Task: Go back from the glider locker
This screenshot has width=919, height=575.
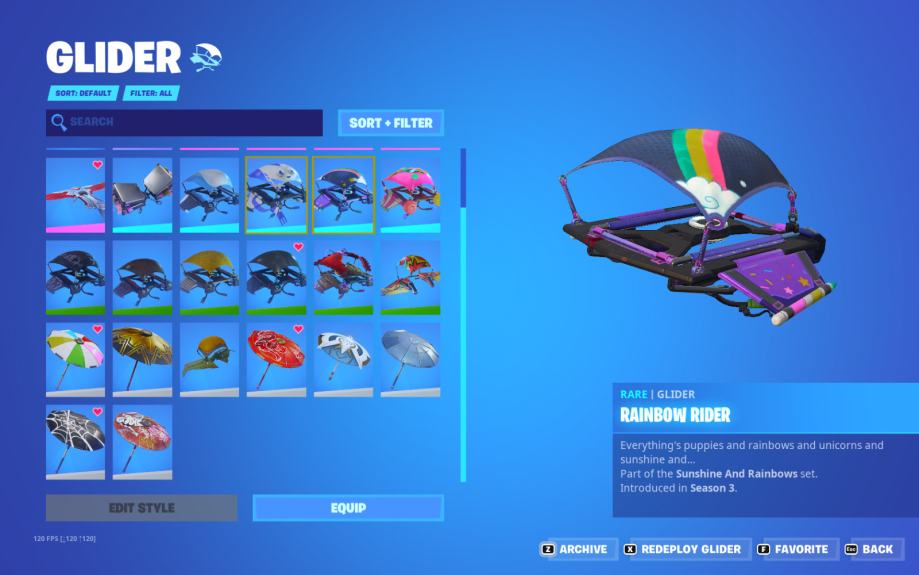Action: 869,549
